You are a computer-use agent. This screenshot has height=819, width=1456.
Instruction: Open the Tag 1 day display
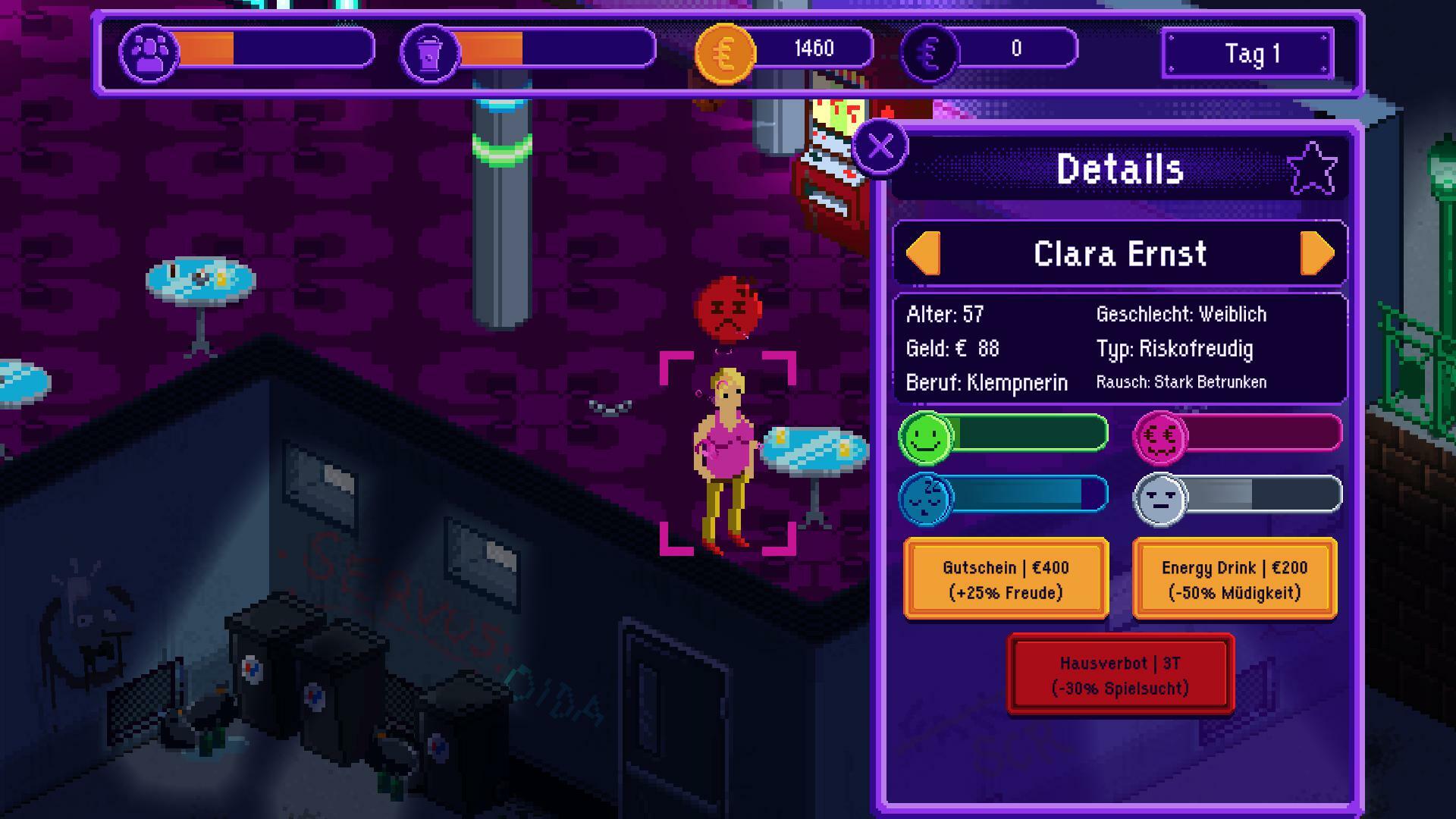click(x=1248, y=54)
